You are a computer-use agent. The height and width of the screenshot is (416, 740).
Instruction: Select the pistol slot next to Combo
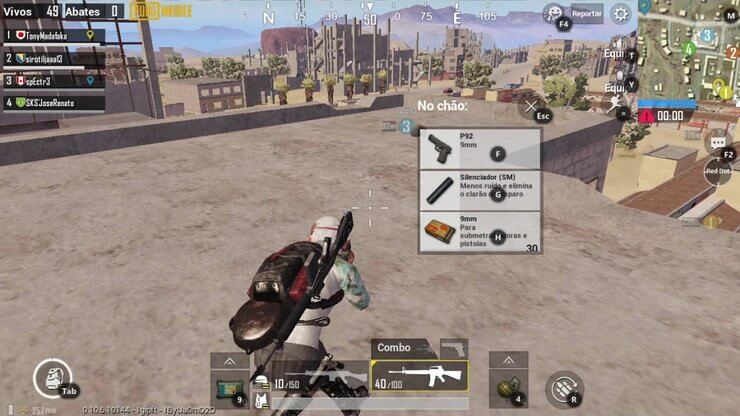point(454,348)
